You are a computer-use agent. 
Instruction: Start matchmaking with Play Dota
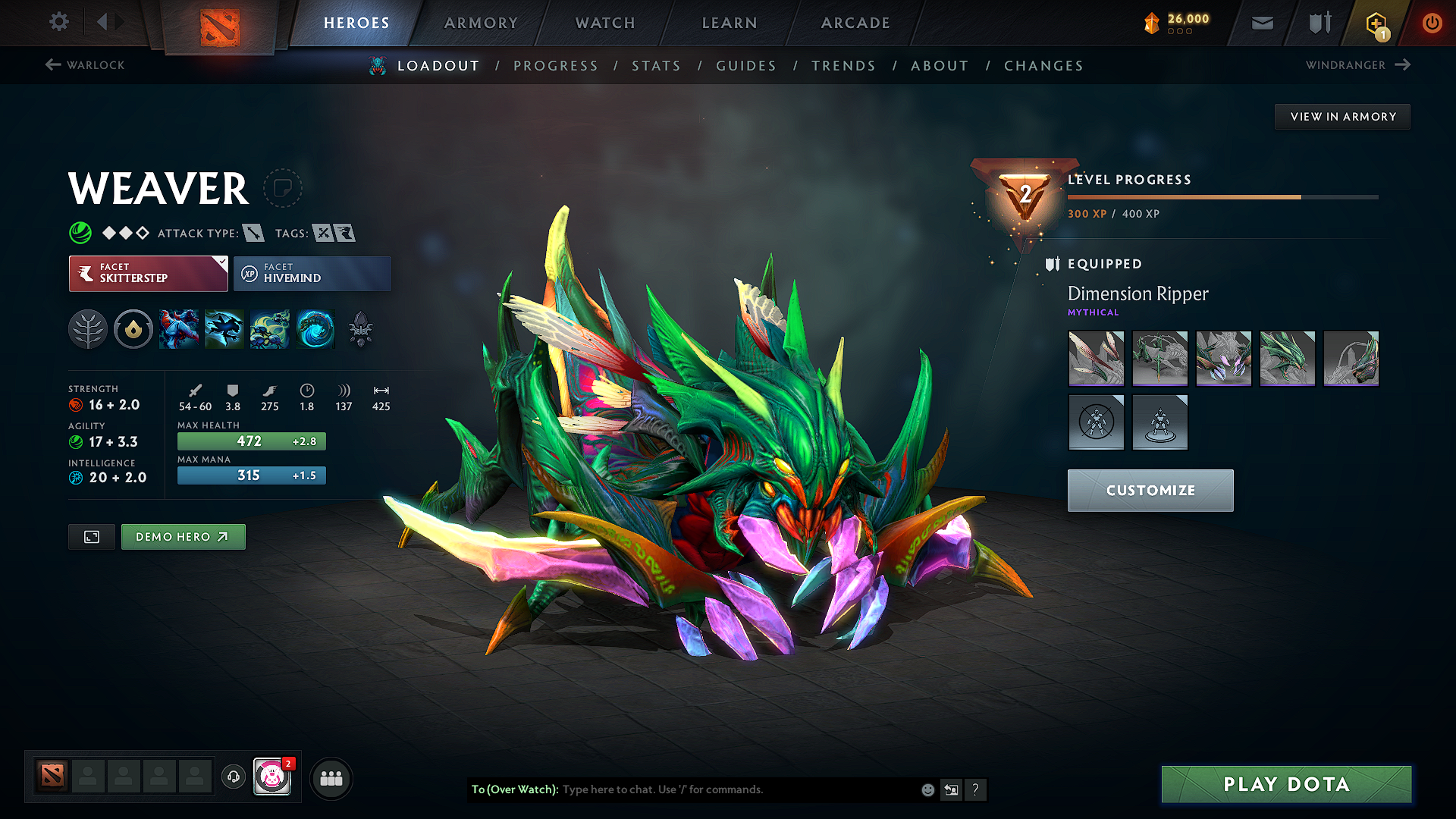[x=1286, y=784]
